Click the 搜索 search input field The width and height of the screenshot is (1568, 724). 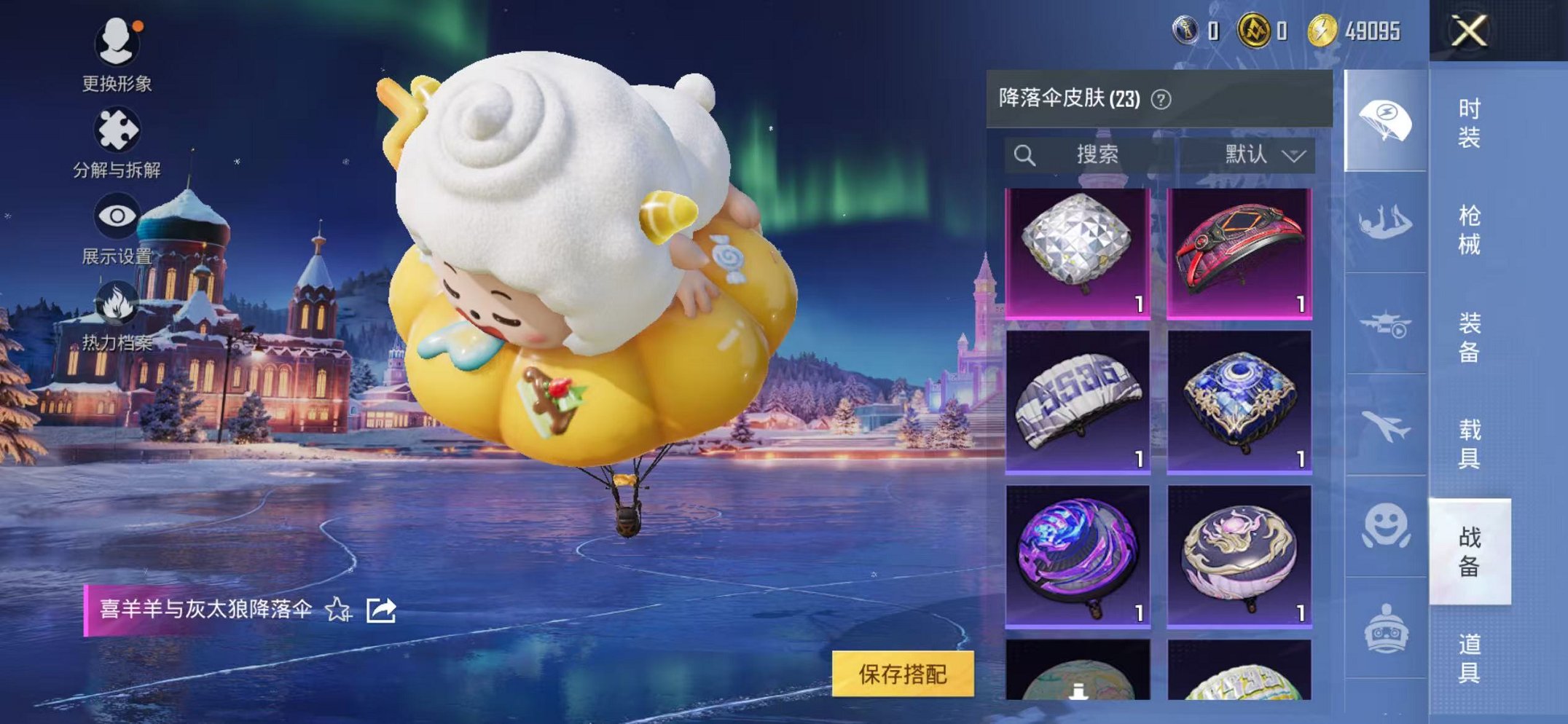click(x=1095, y=152)
